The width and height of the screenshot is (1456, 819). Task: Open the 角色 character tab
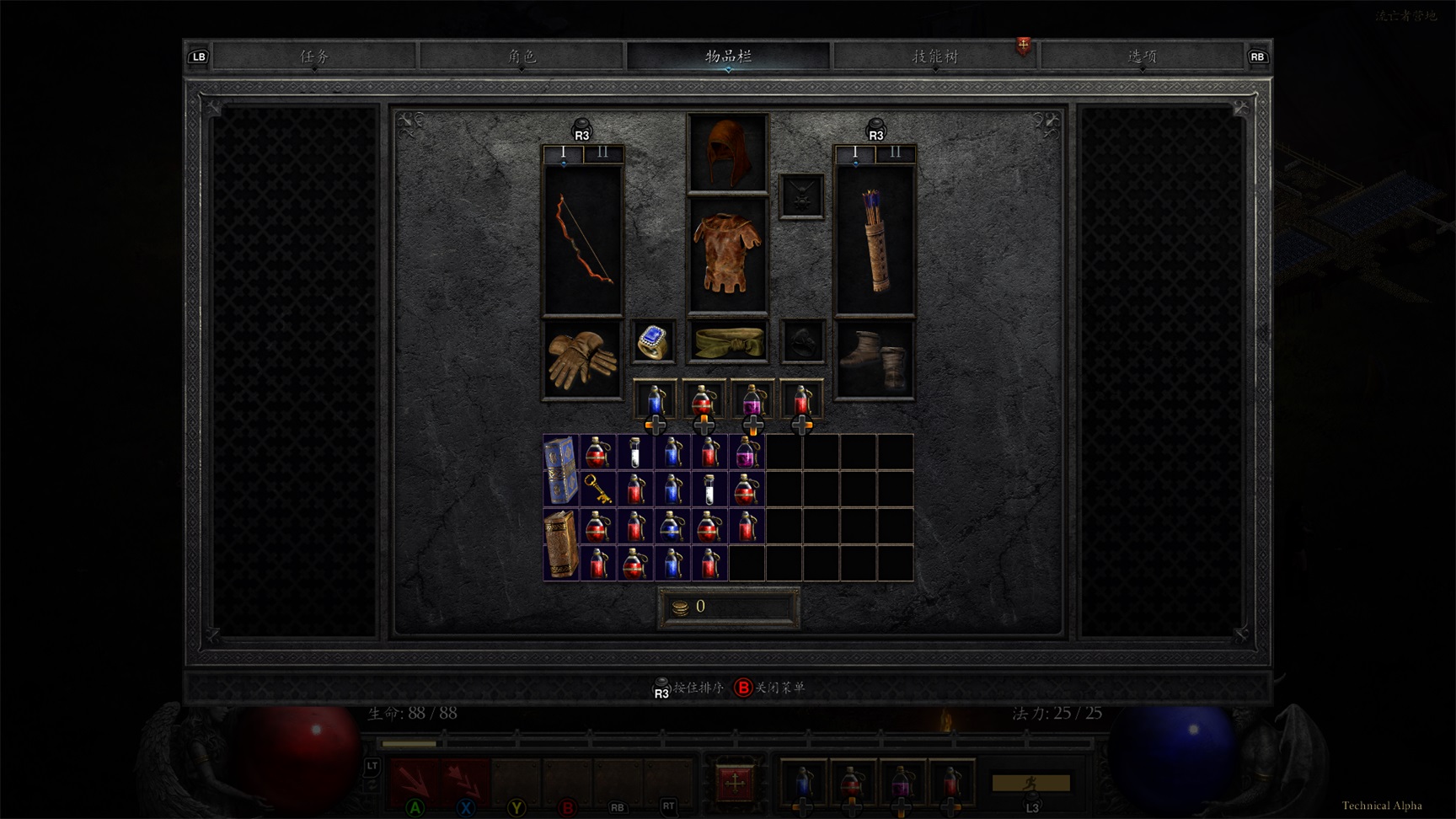click(522, 56)
